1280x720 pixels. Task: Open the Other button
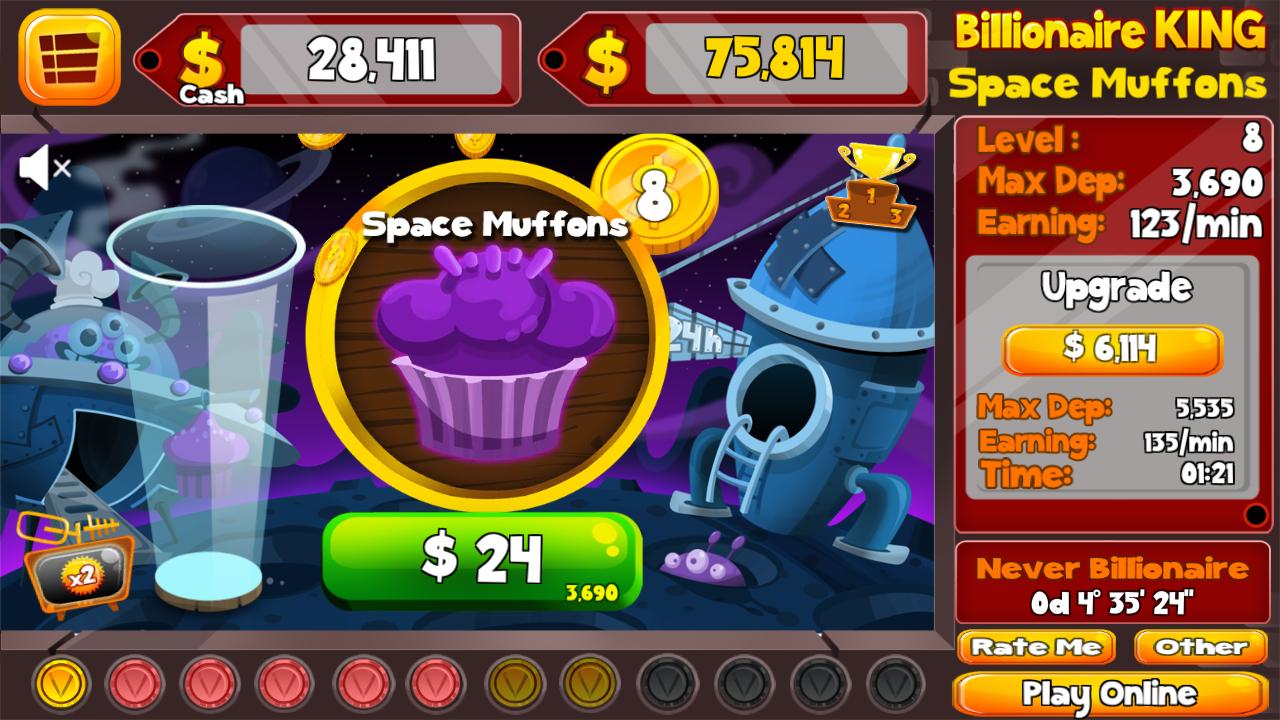[x=1200, y=647]
